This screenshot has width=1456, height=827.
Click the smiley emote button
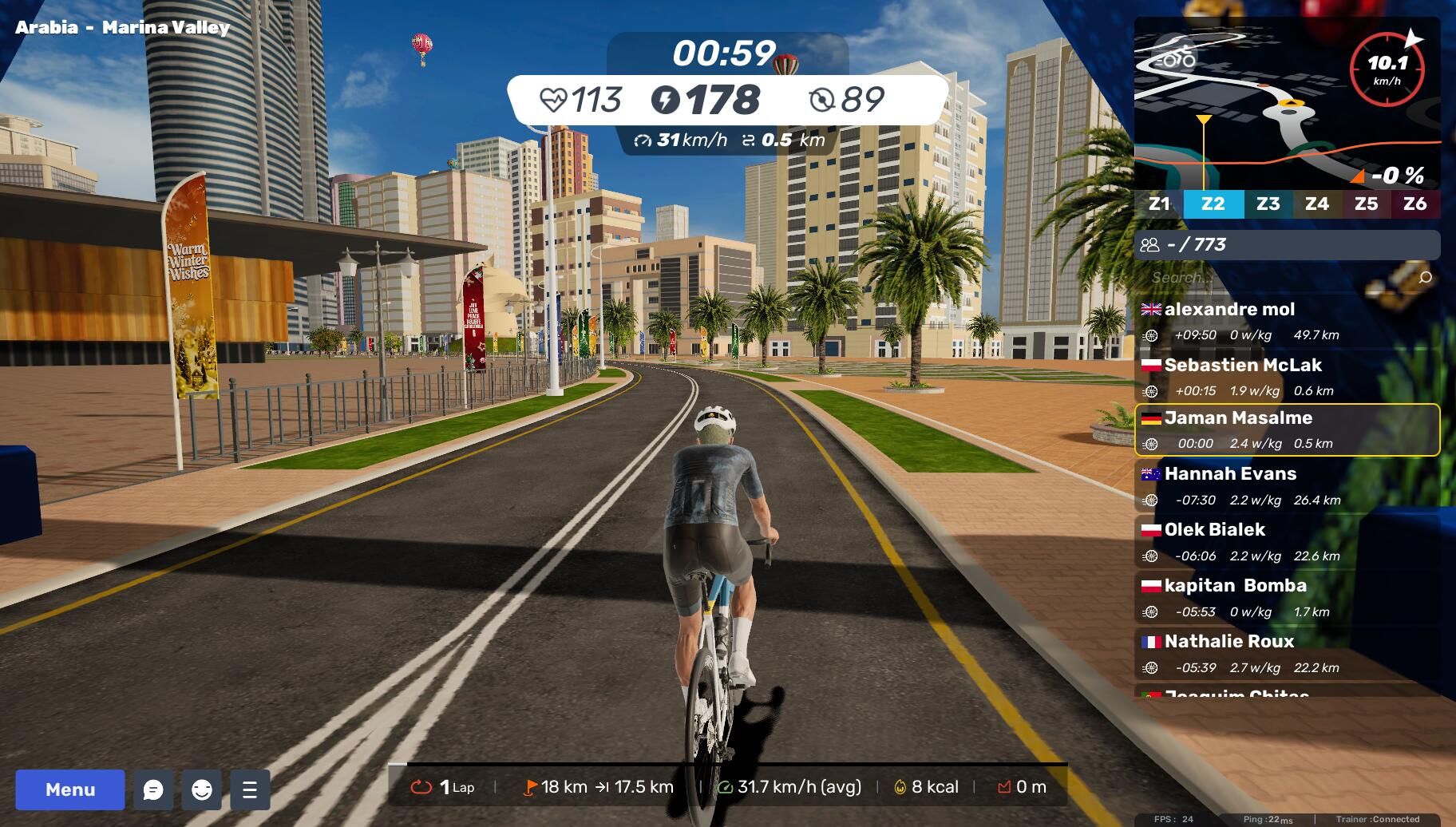coord(202,789)
